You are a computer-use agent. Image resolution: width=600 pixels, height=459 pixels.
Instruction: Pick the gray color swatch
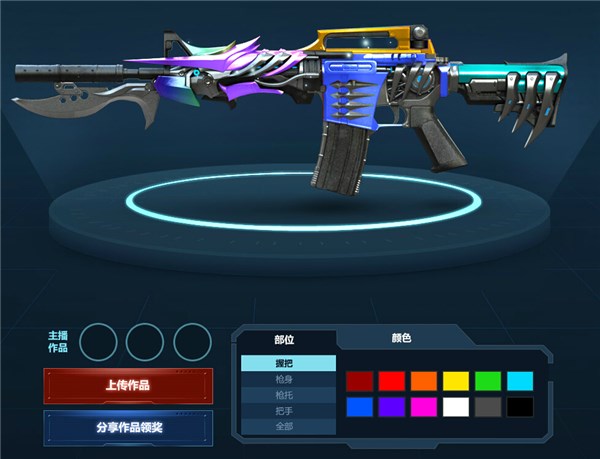pos(488,407)
